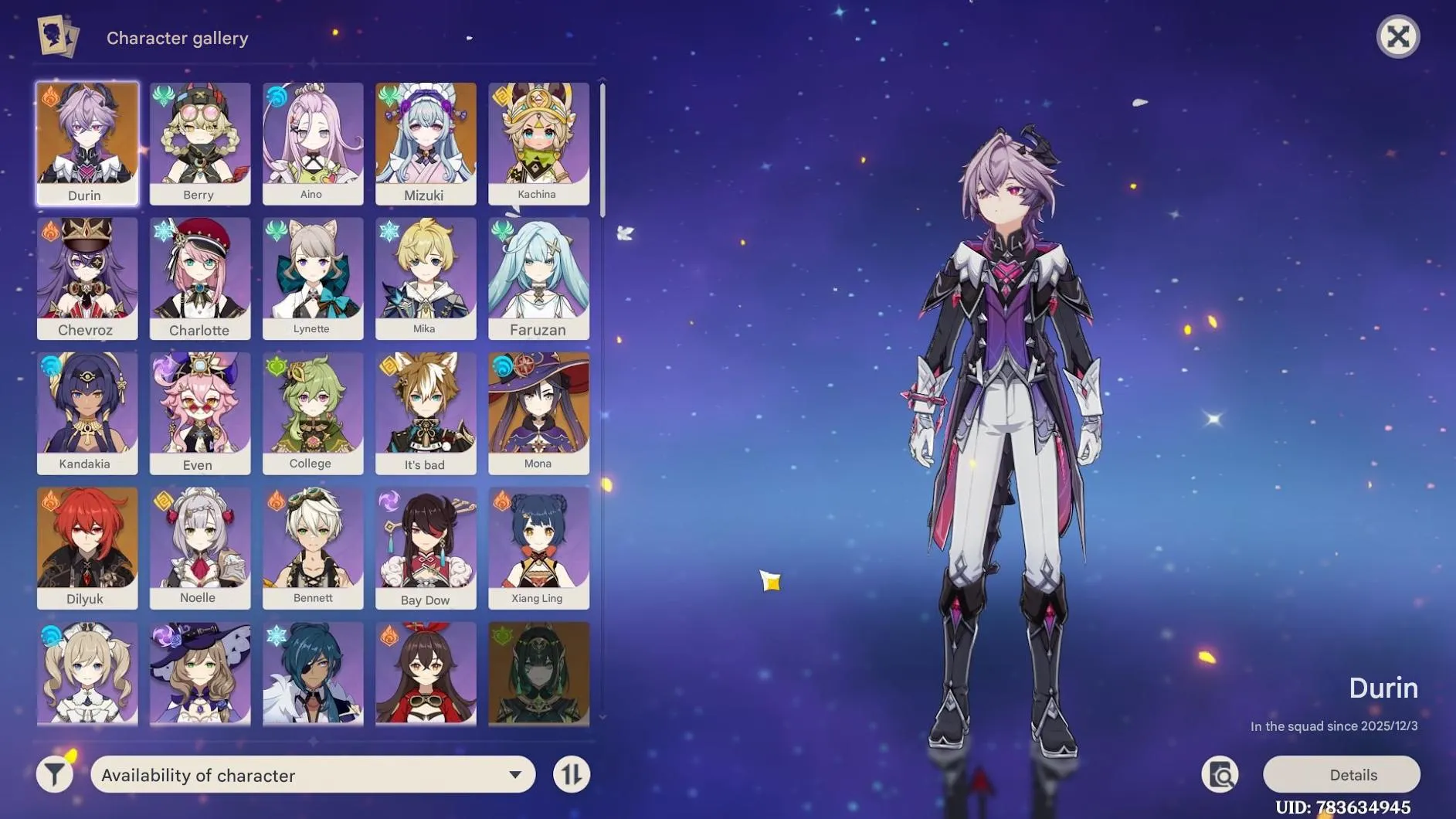The image size is (1456, 819).
Task: Open the Availability of character dropdown
Action: click(312, 774)
